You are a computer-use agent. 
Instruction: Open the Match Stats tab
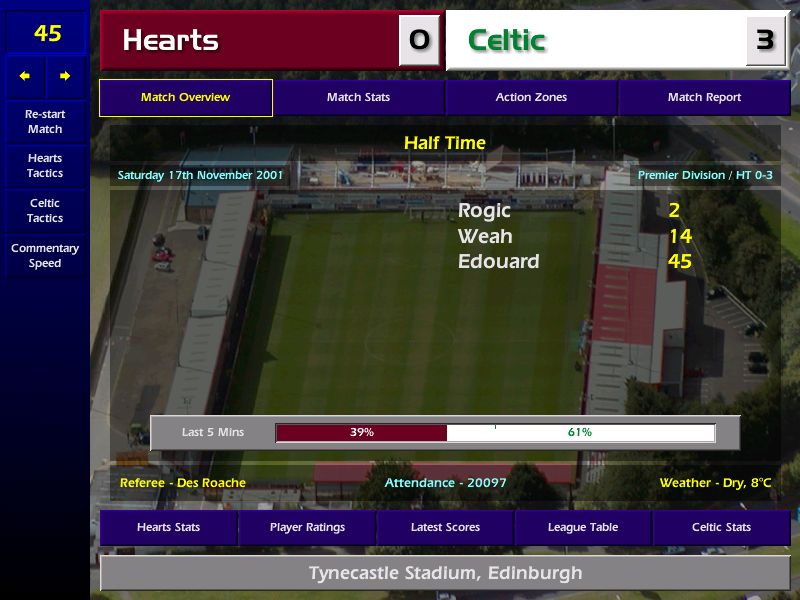point(358,98)
